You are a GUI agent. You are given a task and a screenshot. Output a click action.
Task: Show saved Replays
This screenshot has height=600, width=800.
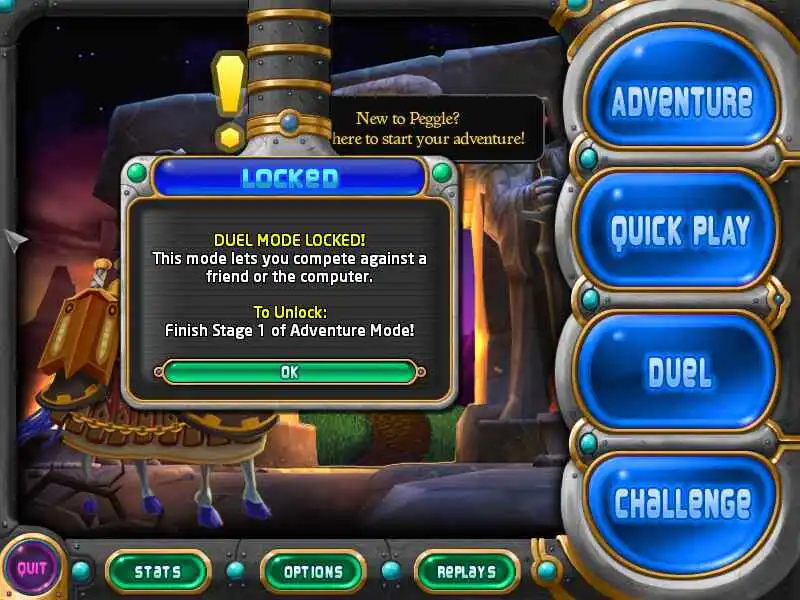[x=466, y=572]
